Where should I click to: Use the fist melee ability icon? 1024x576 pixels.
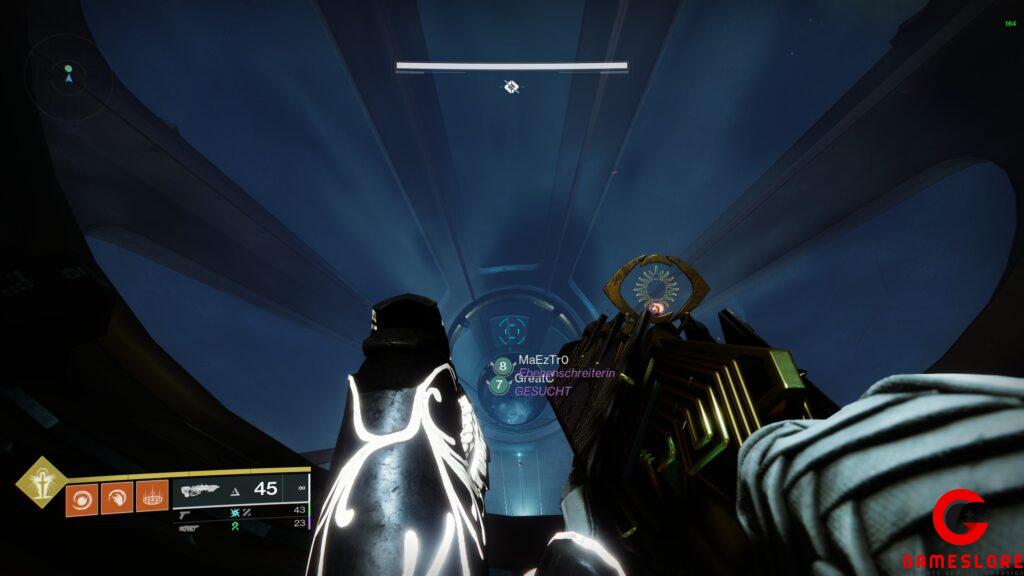click(116, 498)
